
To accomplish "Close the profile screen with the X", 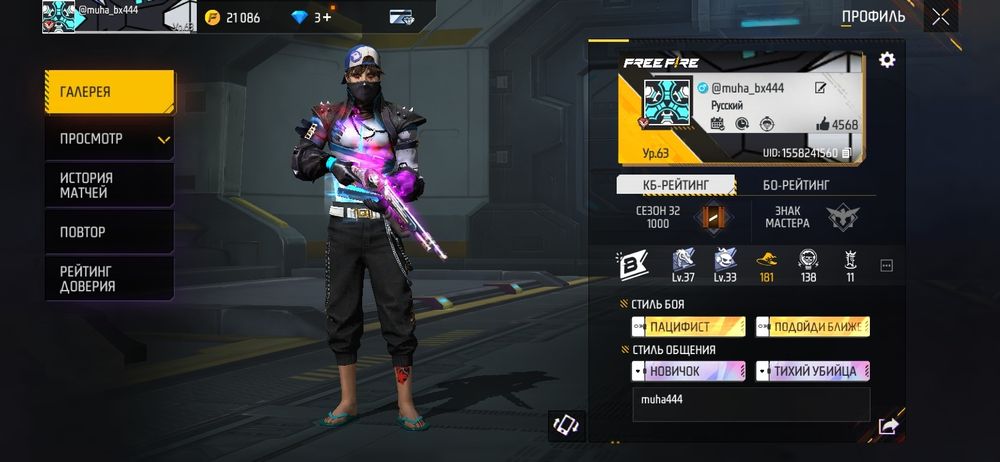I will 940,16.
